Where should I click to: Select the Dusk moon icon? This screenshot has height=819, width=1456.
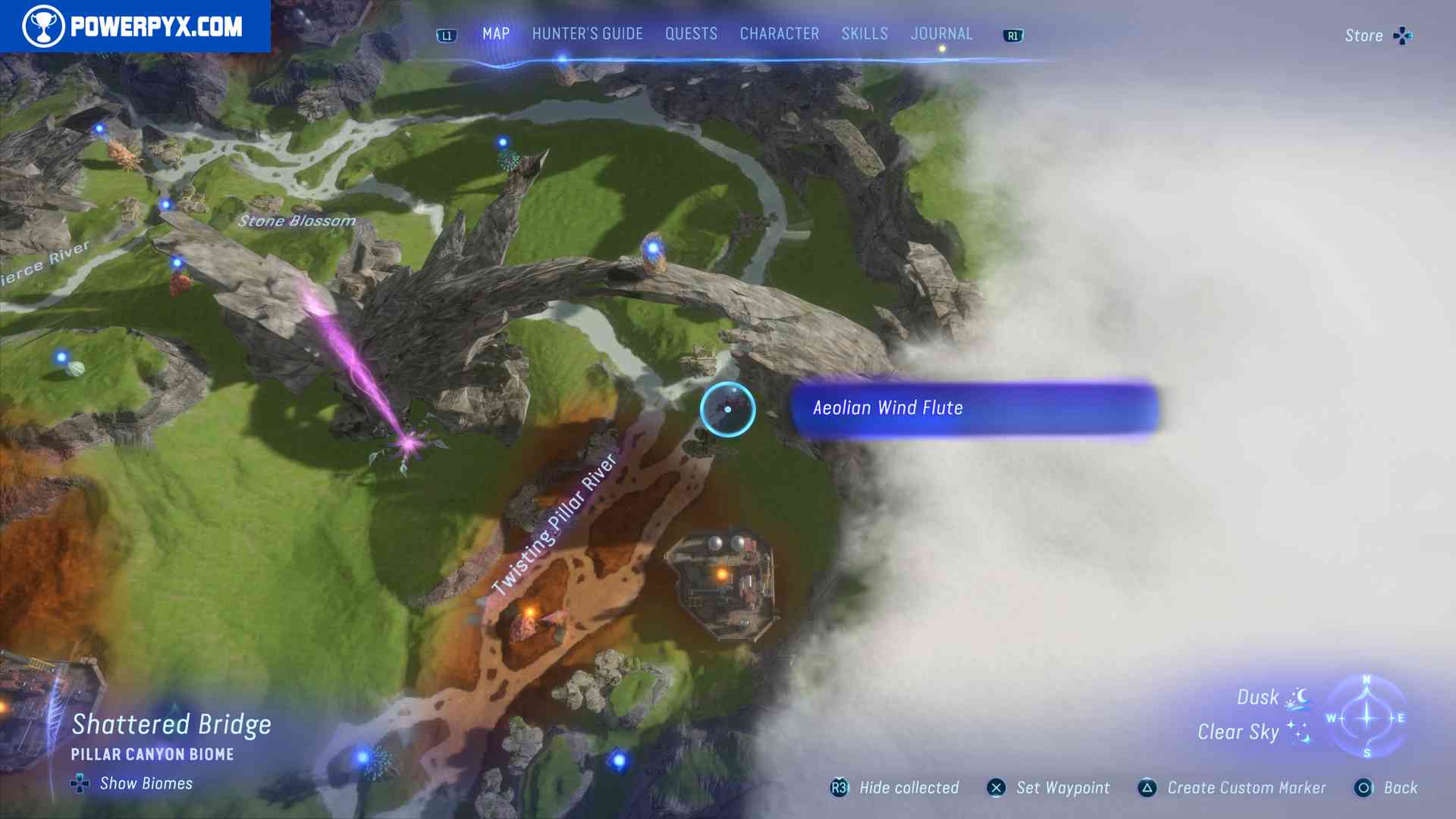tap(1303, 695)
